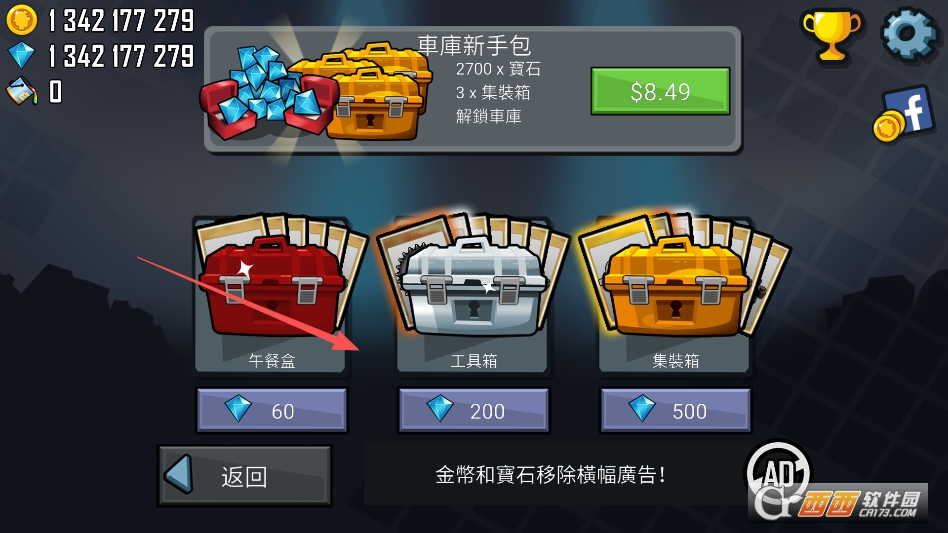Purchase container for 500 gems
This screenshot has width=948, height=533.
(675, 410)
